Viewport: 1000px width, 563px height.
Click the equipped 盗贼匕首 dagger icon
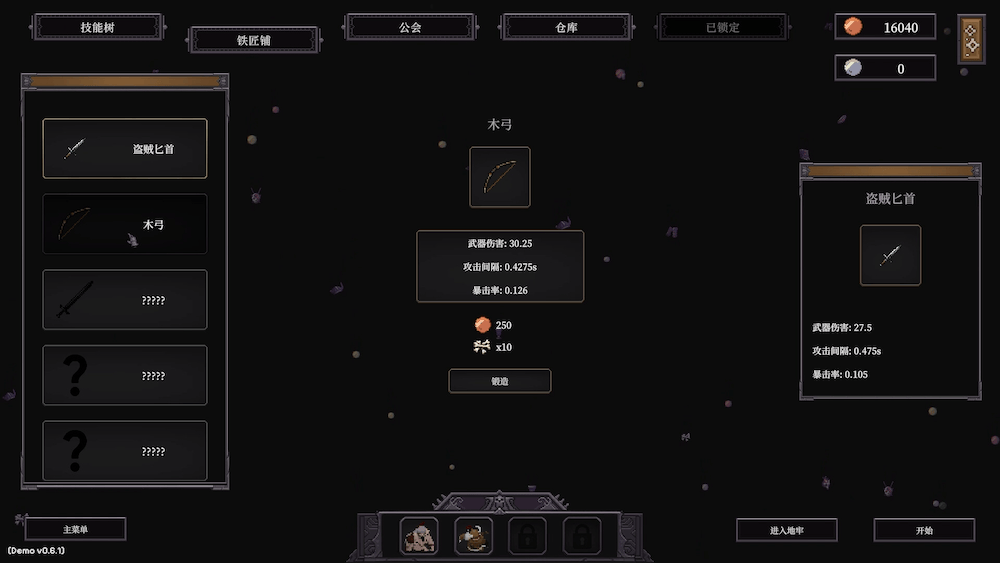[890, 255]
